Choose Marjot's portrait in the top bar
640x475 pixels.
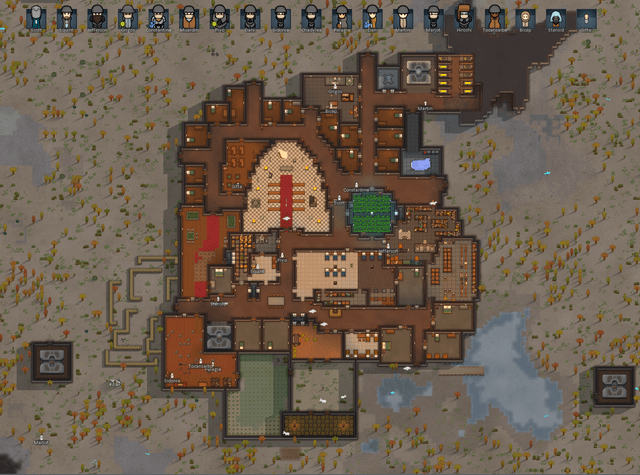click(x=433, y=18)
